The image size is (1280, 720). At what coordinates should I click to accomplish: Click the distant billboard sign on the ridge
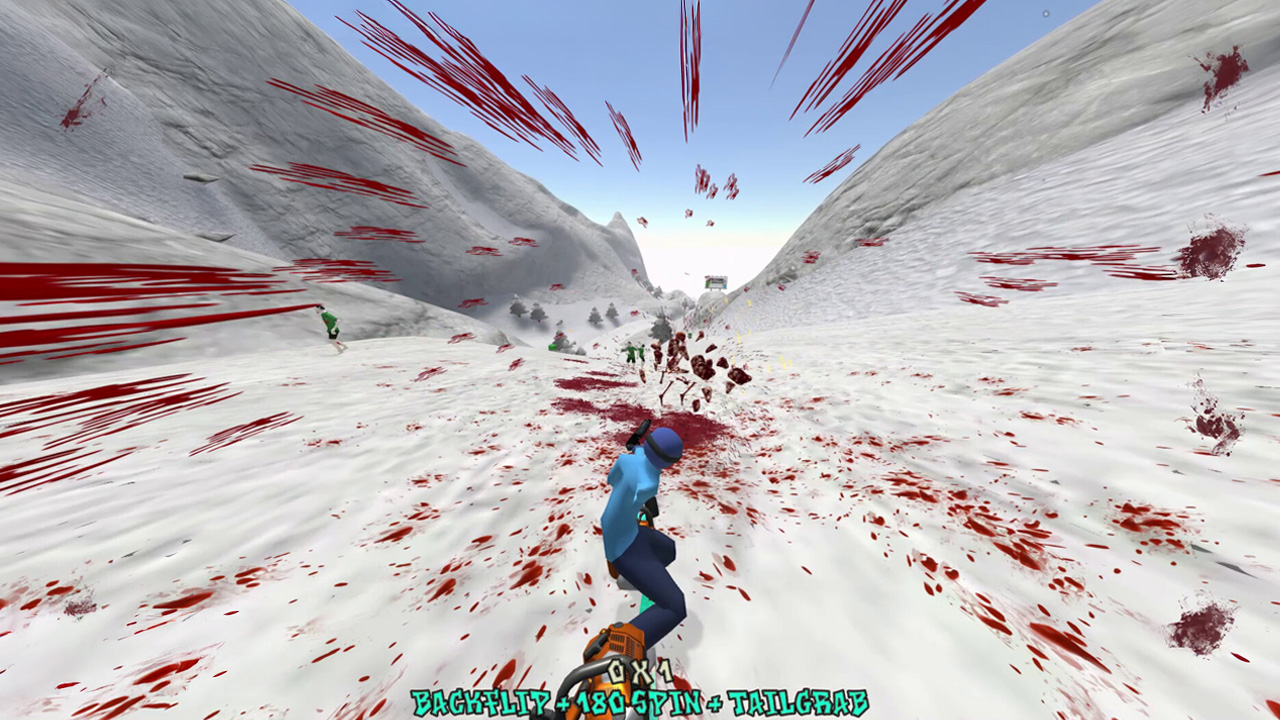point(716,281)
